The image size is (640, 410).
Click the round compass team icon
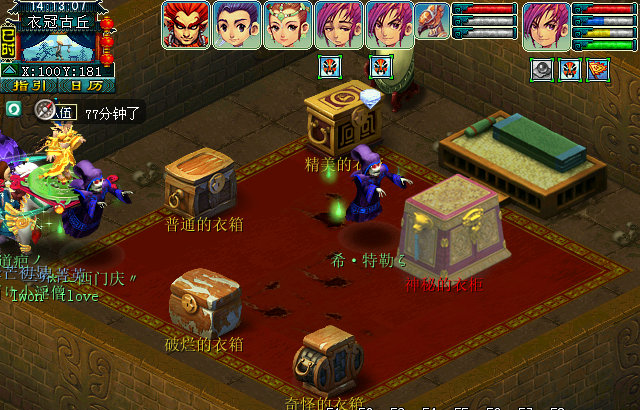[x=44, y=110]
